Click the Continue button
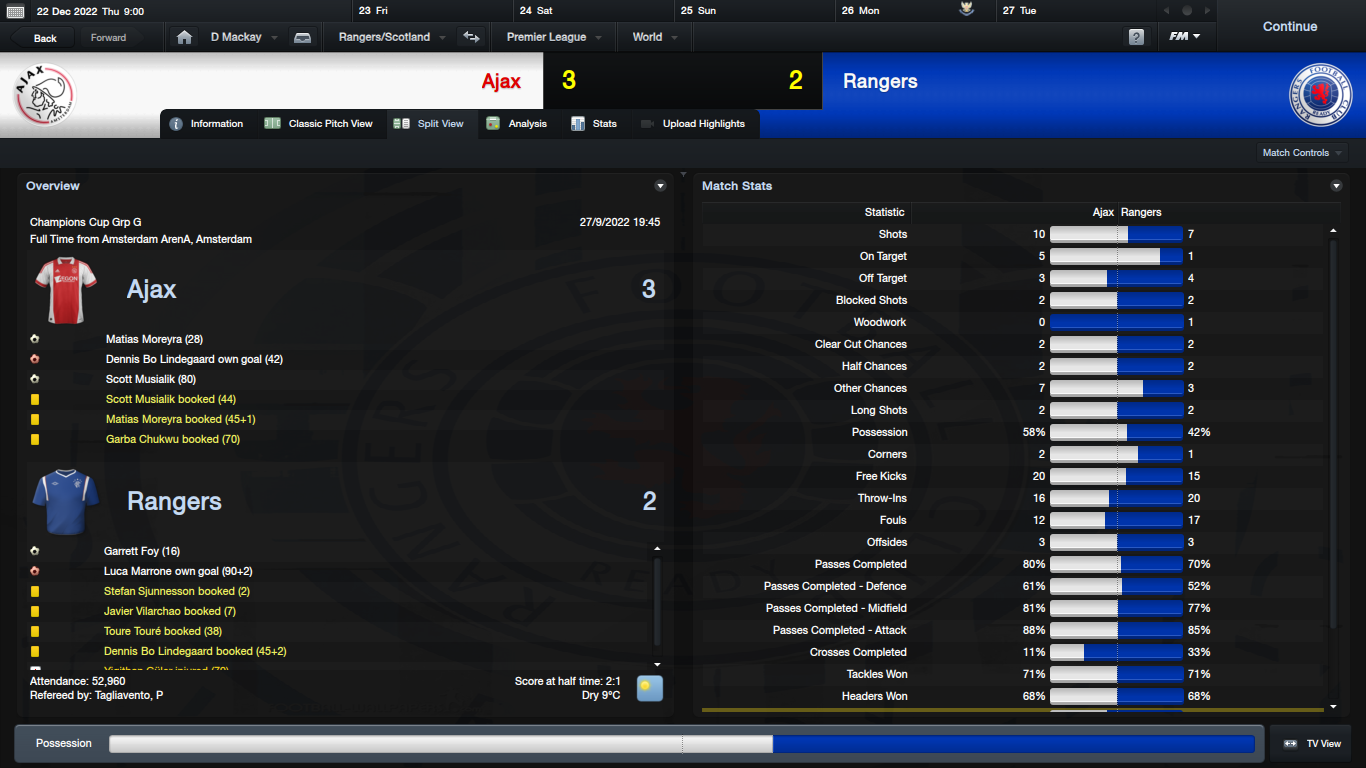 pyautogui.click(x=1289, y=27)
